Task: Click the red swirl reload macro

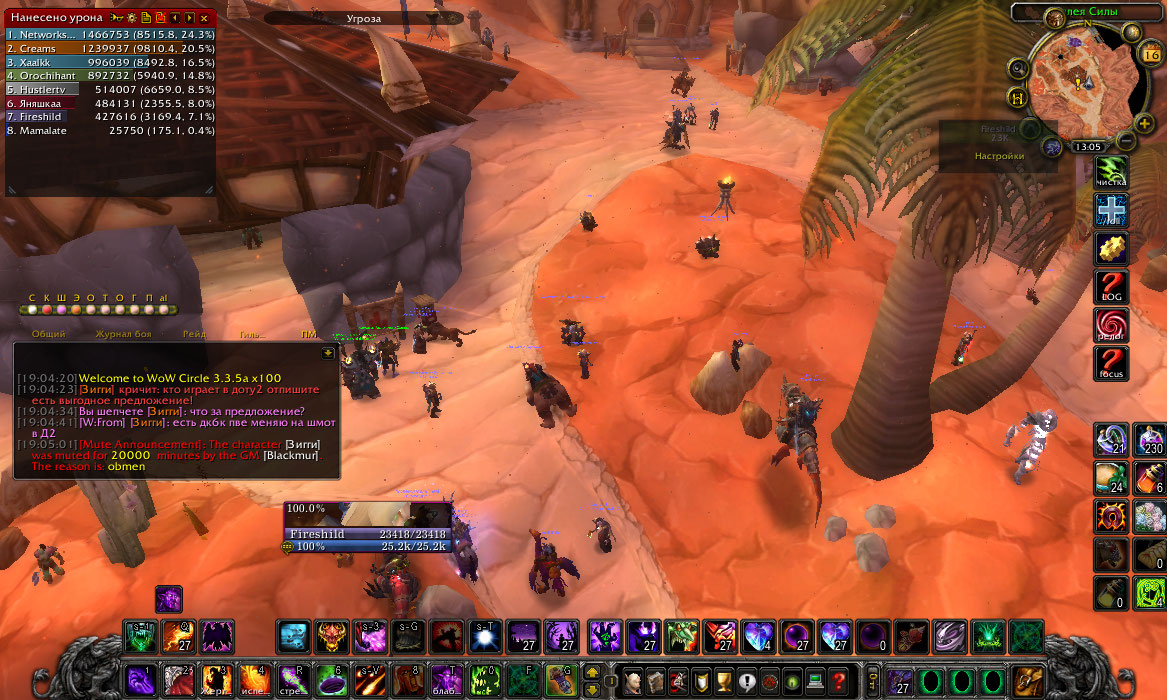Action: (x=1111, y=326)
